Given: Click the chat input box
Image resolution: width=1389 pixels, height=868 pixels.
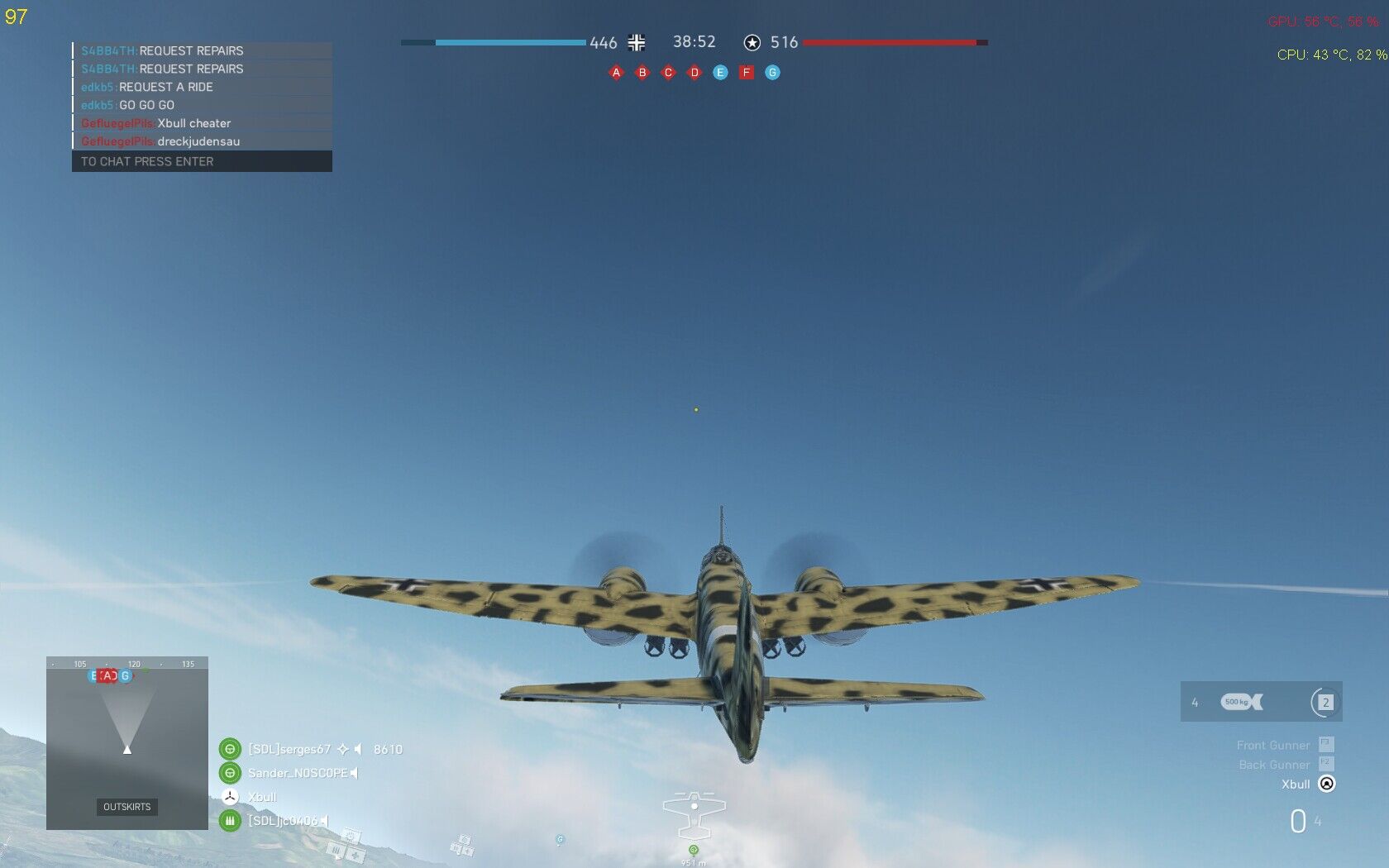Looking at the screenshot, I should (202, 161).
